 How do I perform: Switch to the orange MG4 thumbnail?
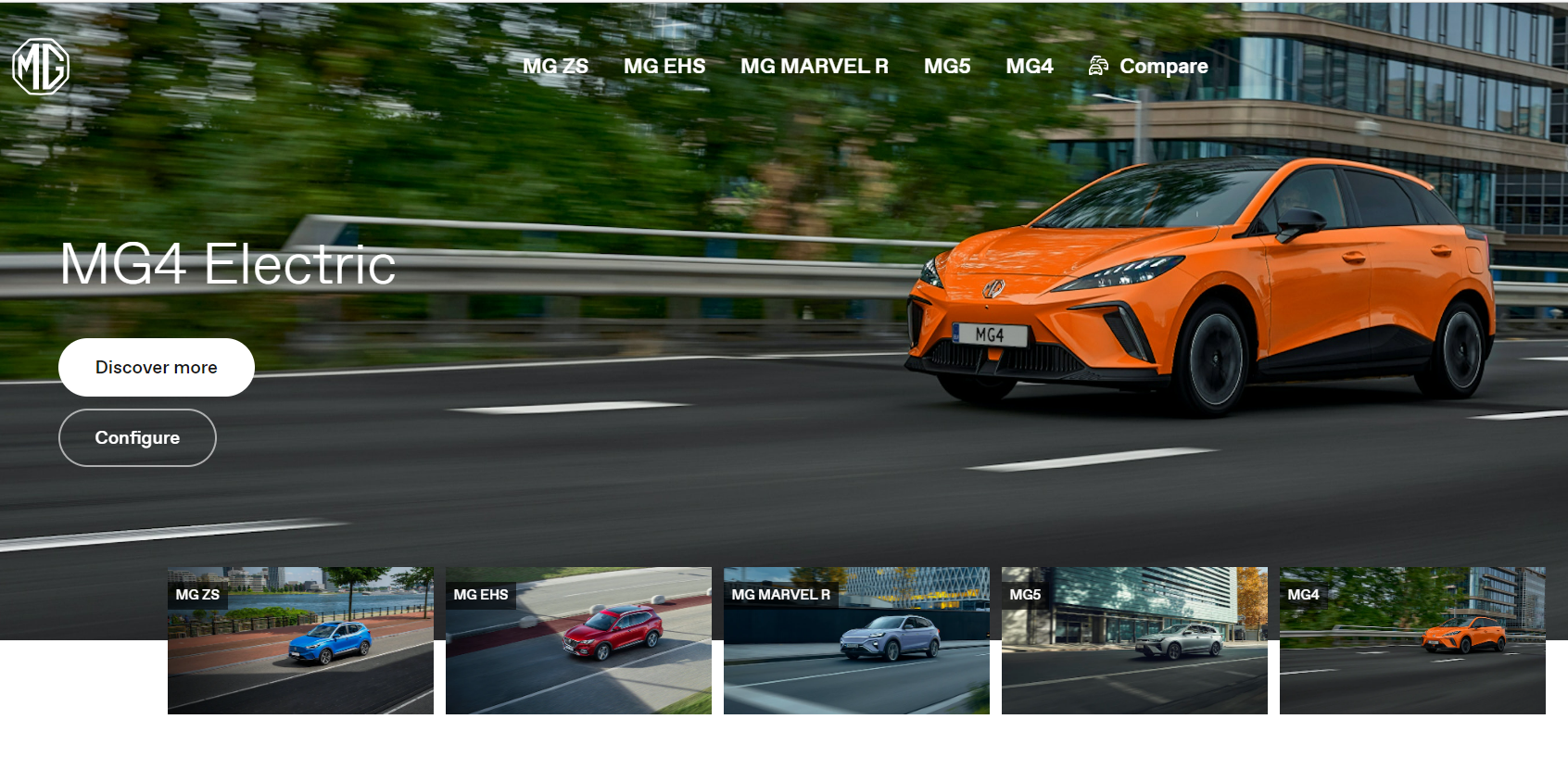click(x=1412, y=640)
